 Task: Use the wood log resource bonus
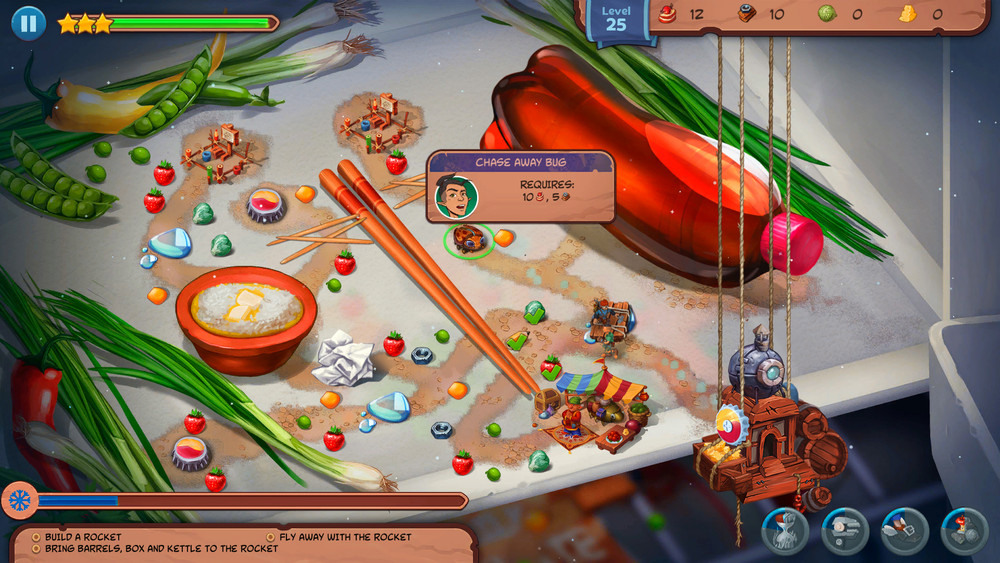coord(845,531)
